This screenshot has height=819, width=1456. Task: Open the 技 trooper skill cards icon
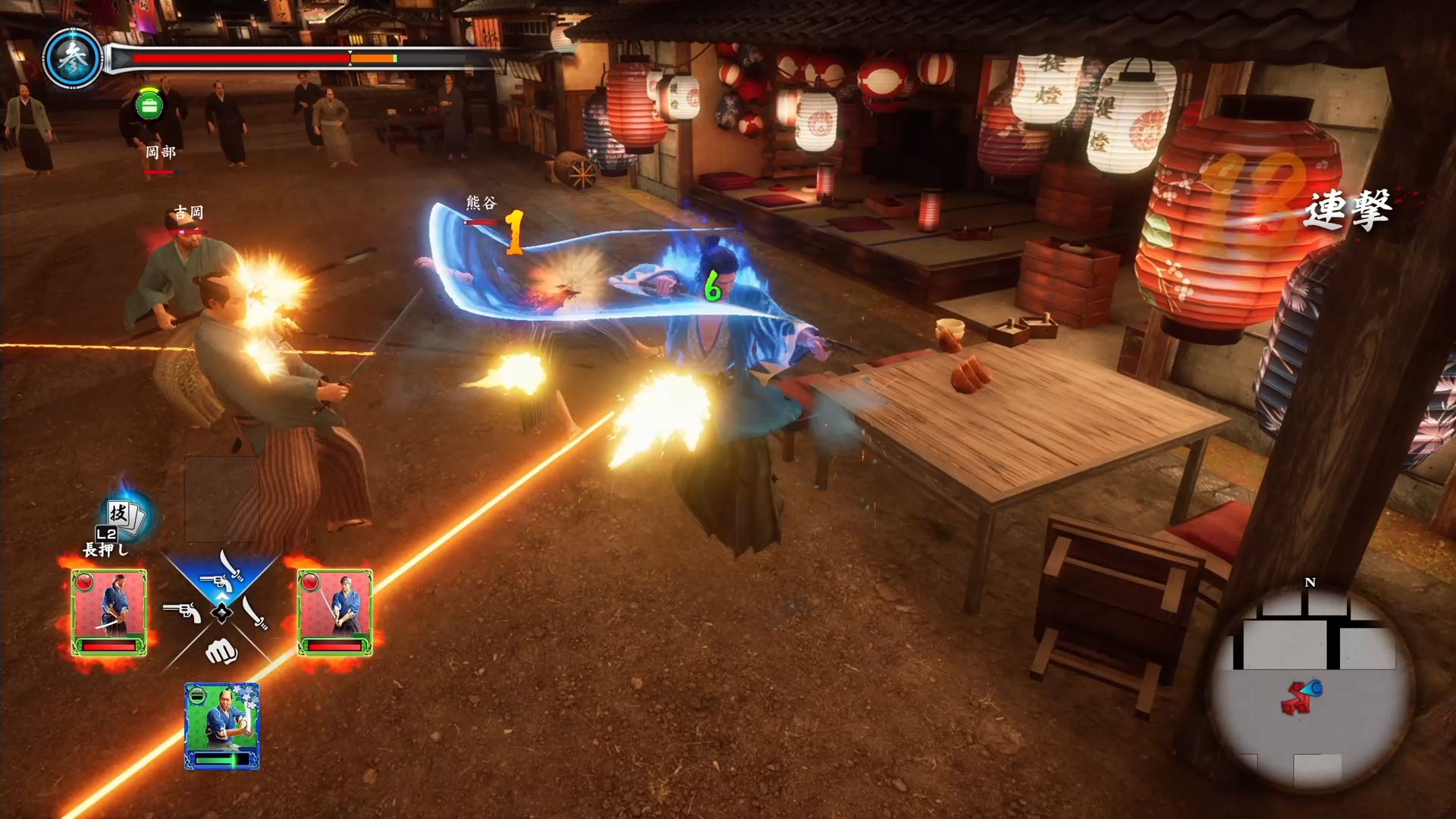pos(124,515)
